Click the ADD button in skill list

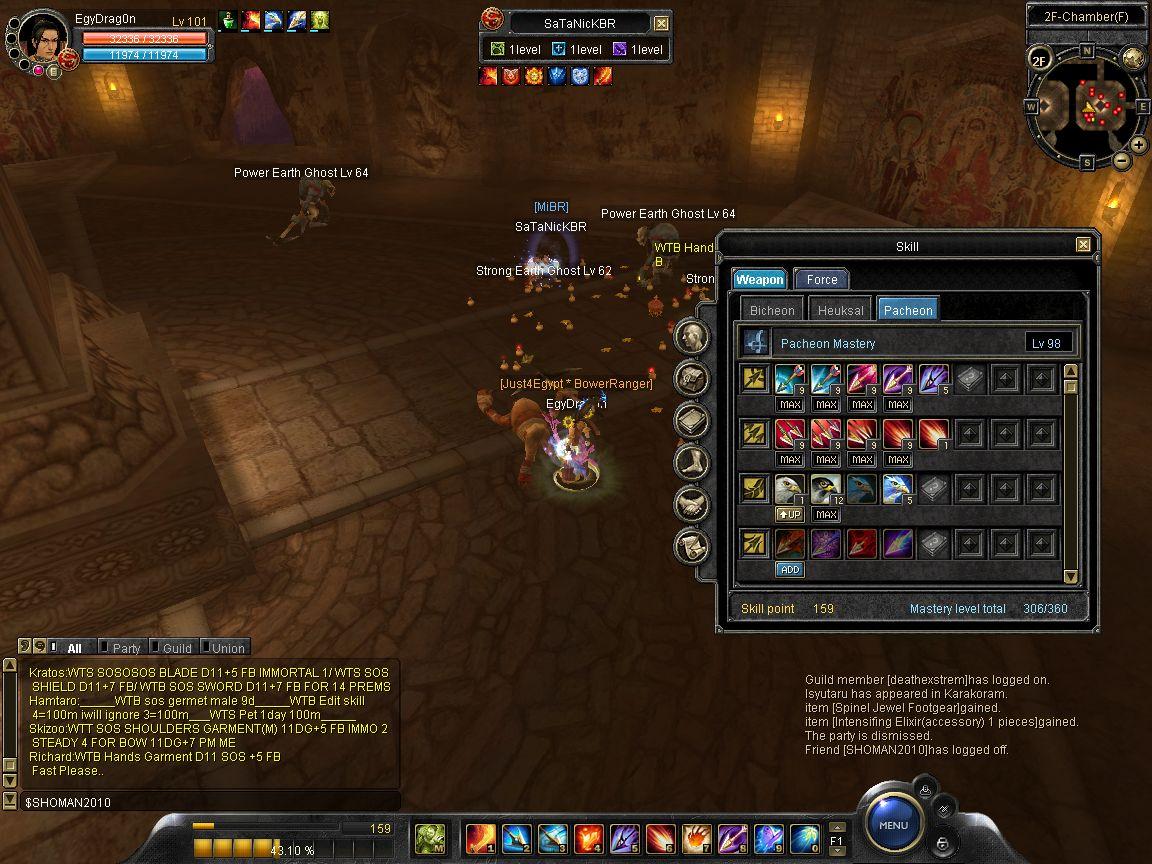pos(790,569)
